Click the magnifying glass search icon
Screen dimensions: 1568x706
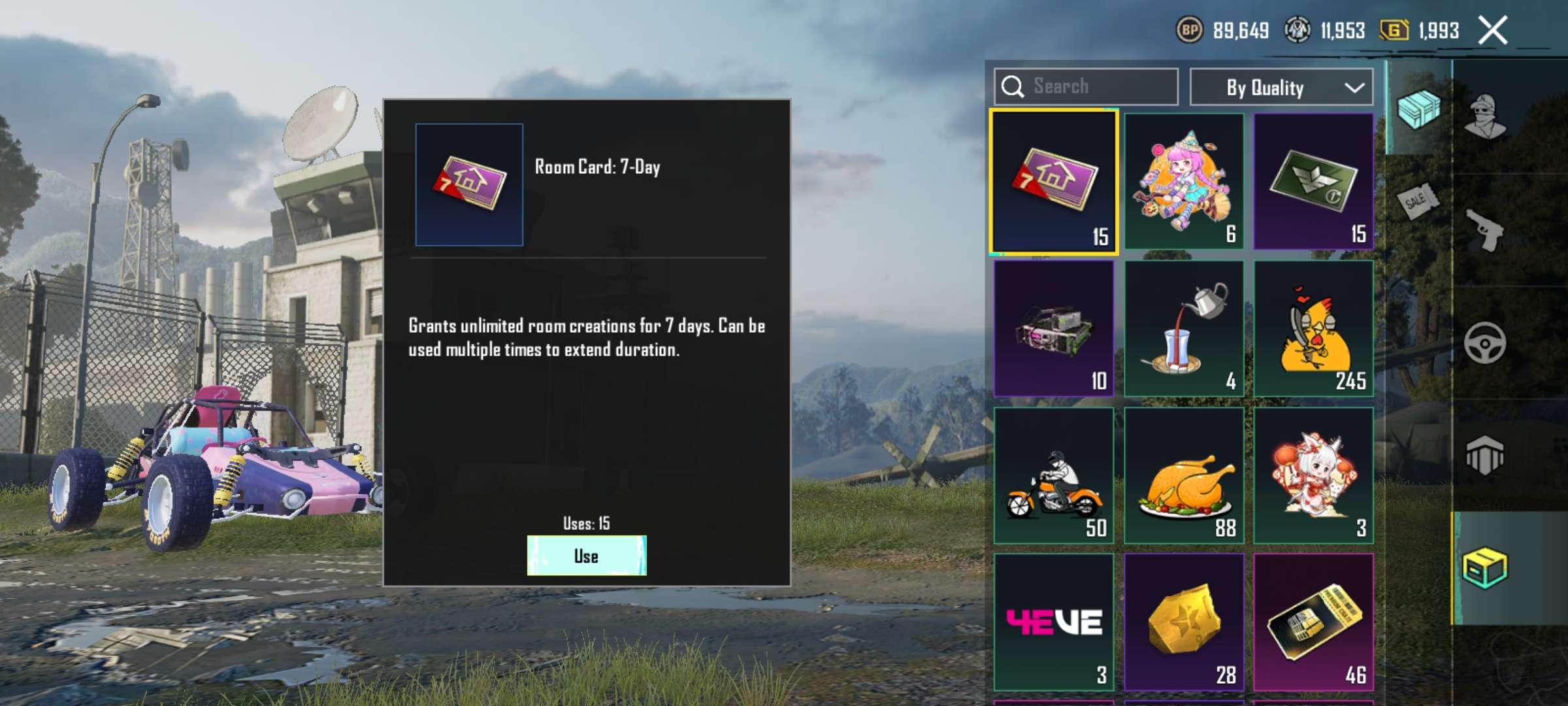[x=1013, y=86]
